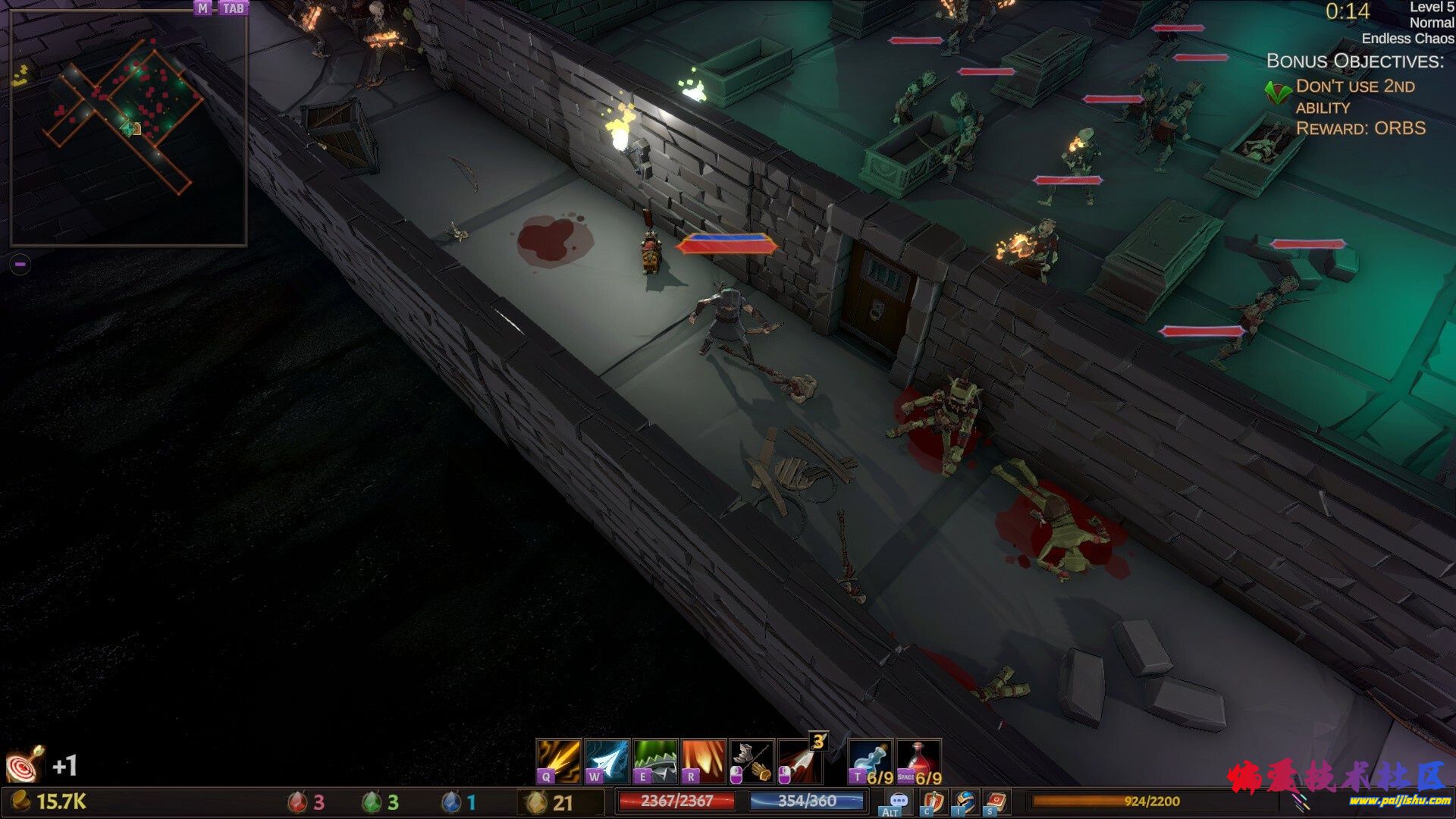Collapse the minimap with the minus button

point(20,264)
